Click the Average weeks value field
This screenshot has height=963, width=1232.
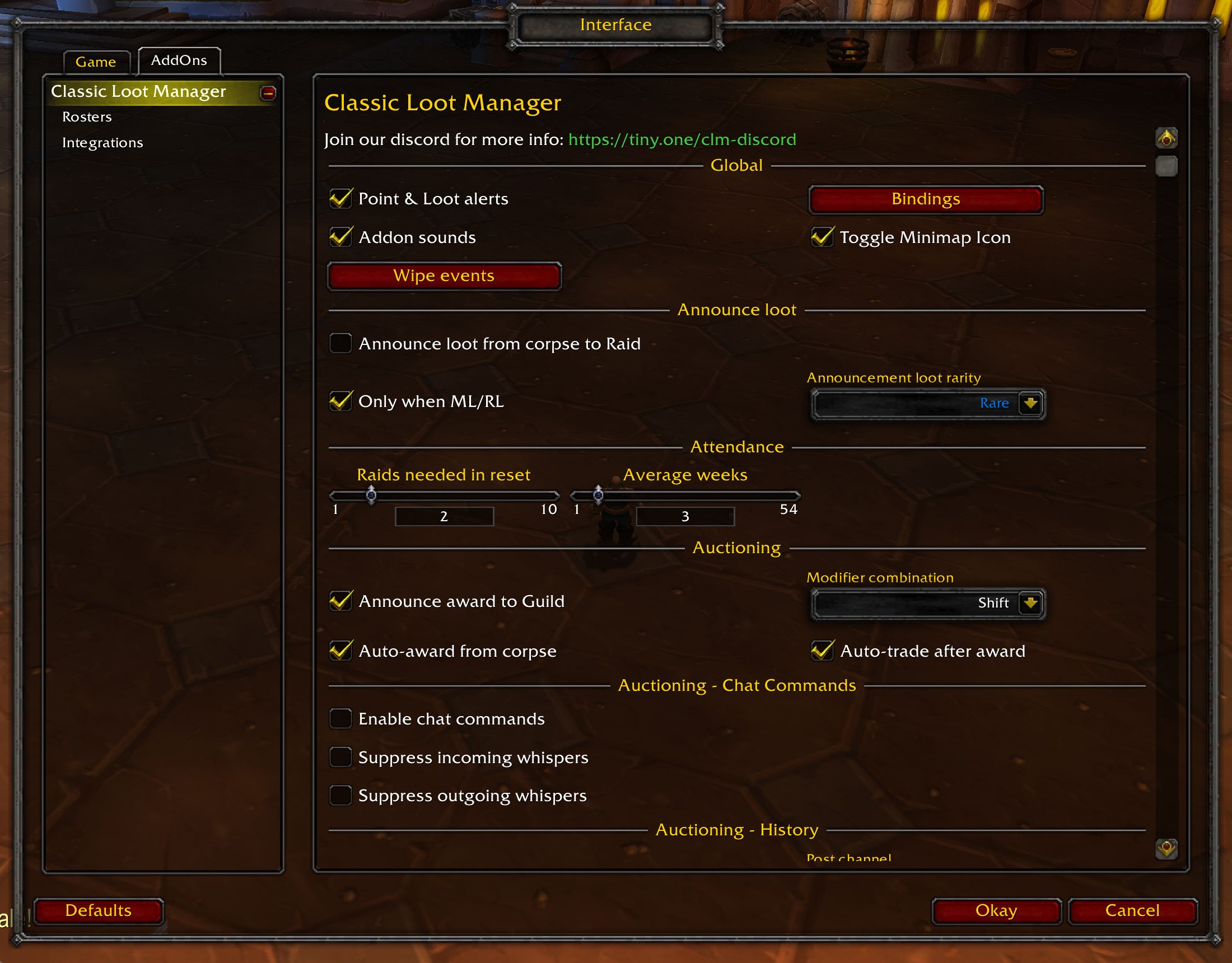tap(685, 516)
